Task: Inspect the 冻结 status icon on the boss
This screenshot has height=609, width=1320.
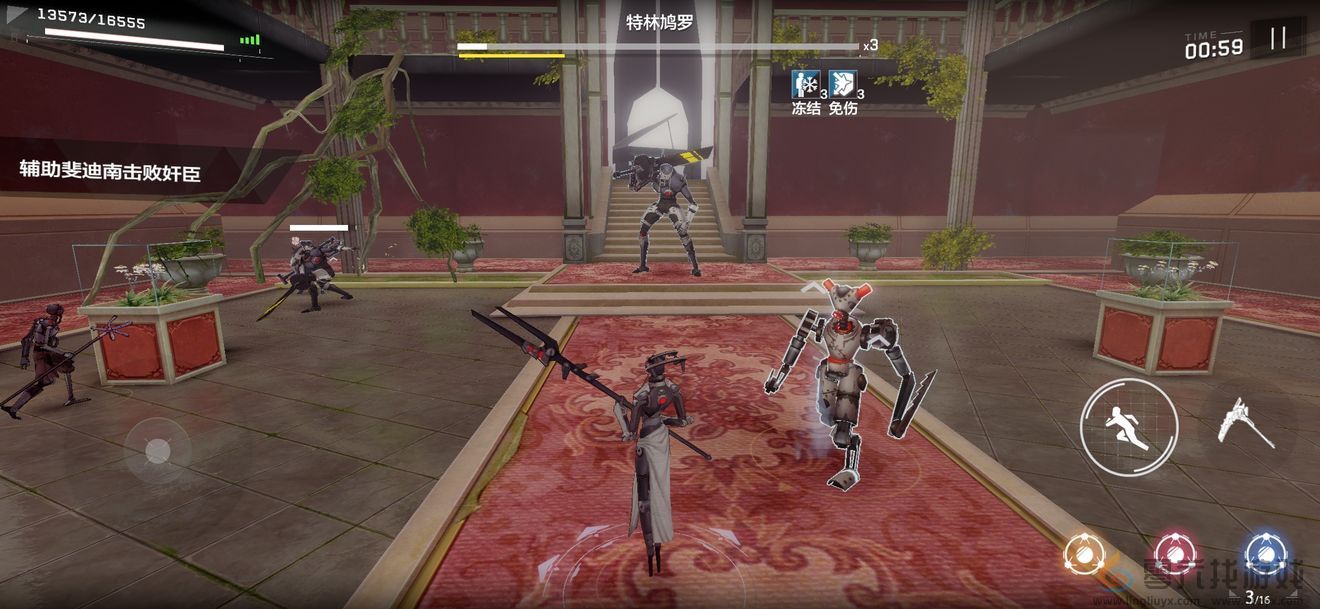Action: coord(804,84)
